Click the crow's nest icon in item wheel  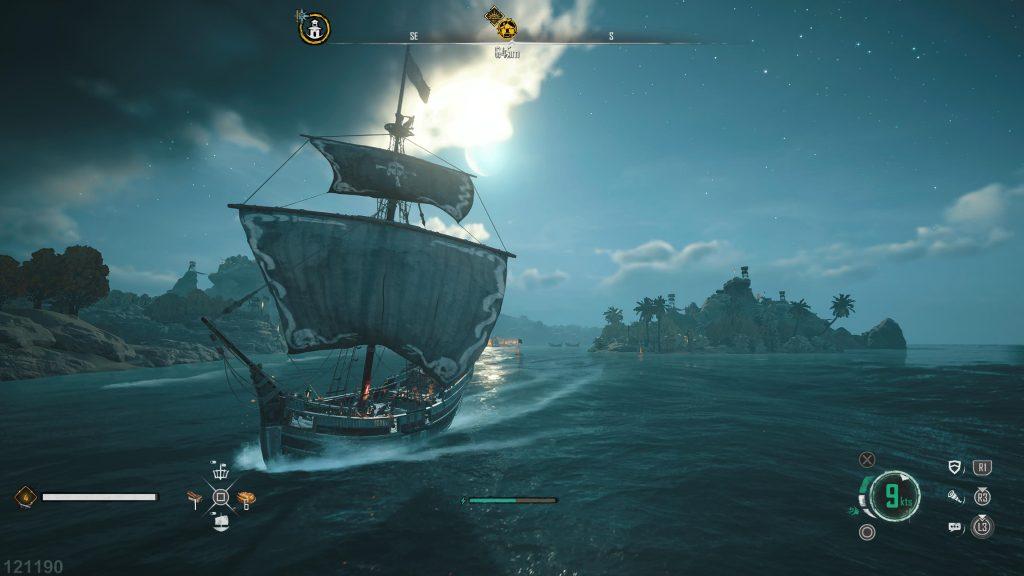point(221,472)
